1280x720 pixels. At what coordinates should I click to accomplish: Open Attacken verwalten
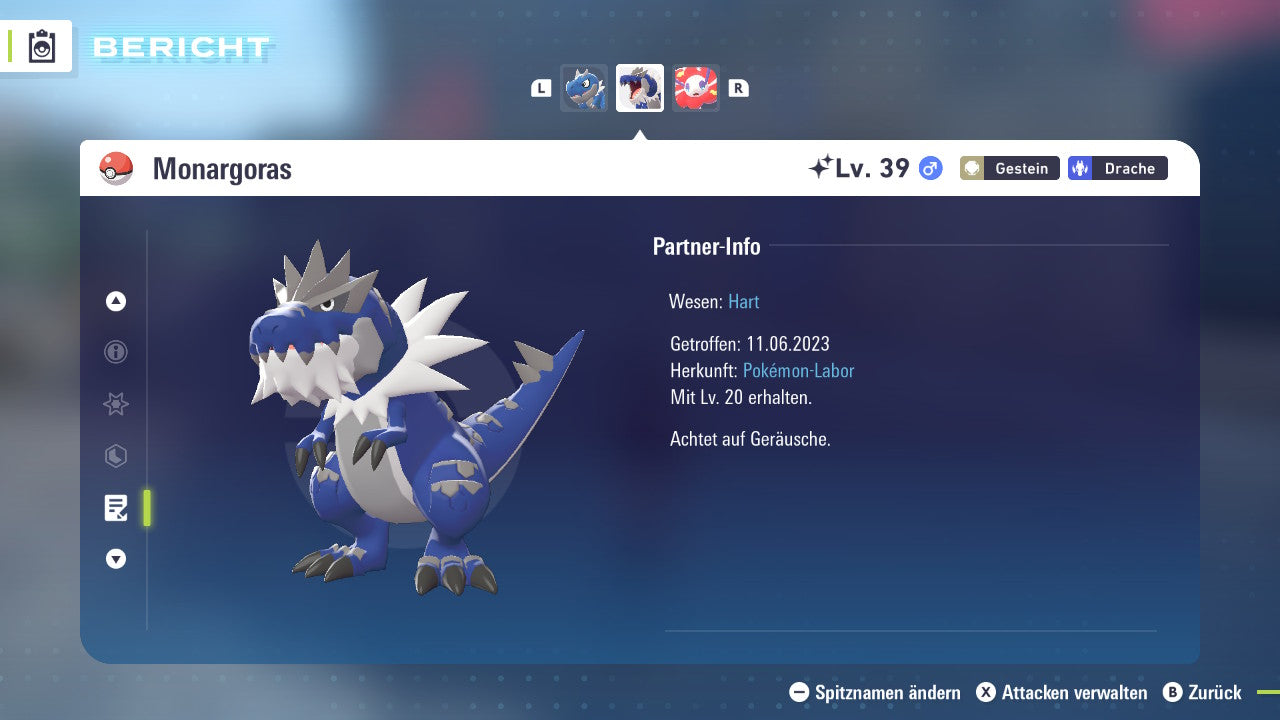(x=1062, y=692)
